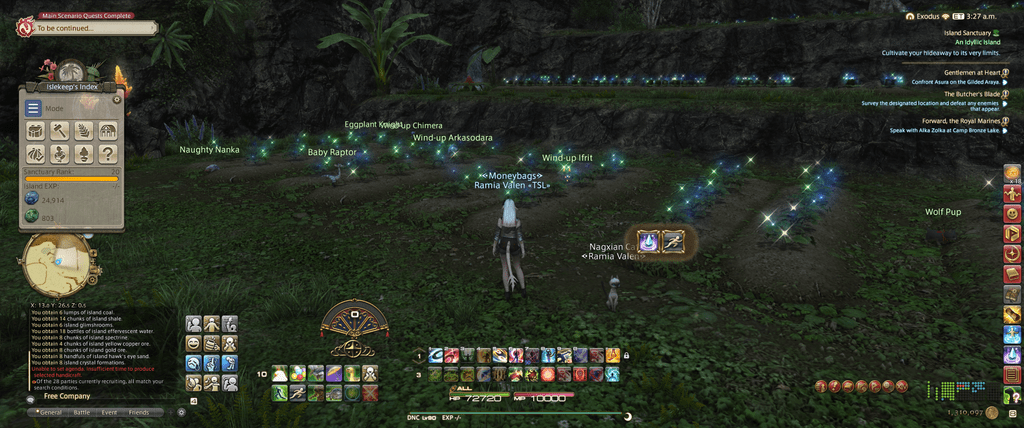Click the question mark help icon

(x=108, y=154)
